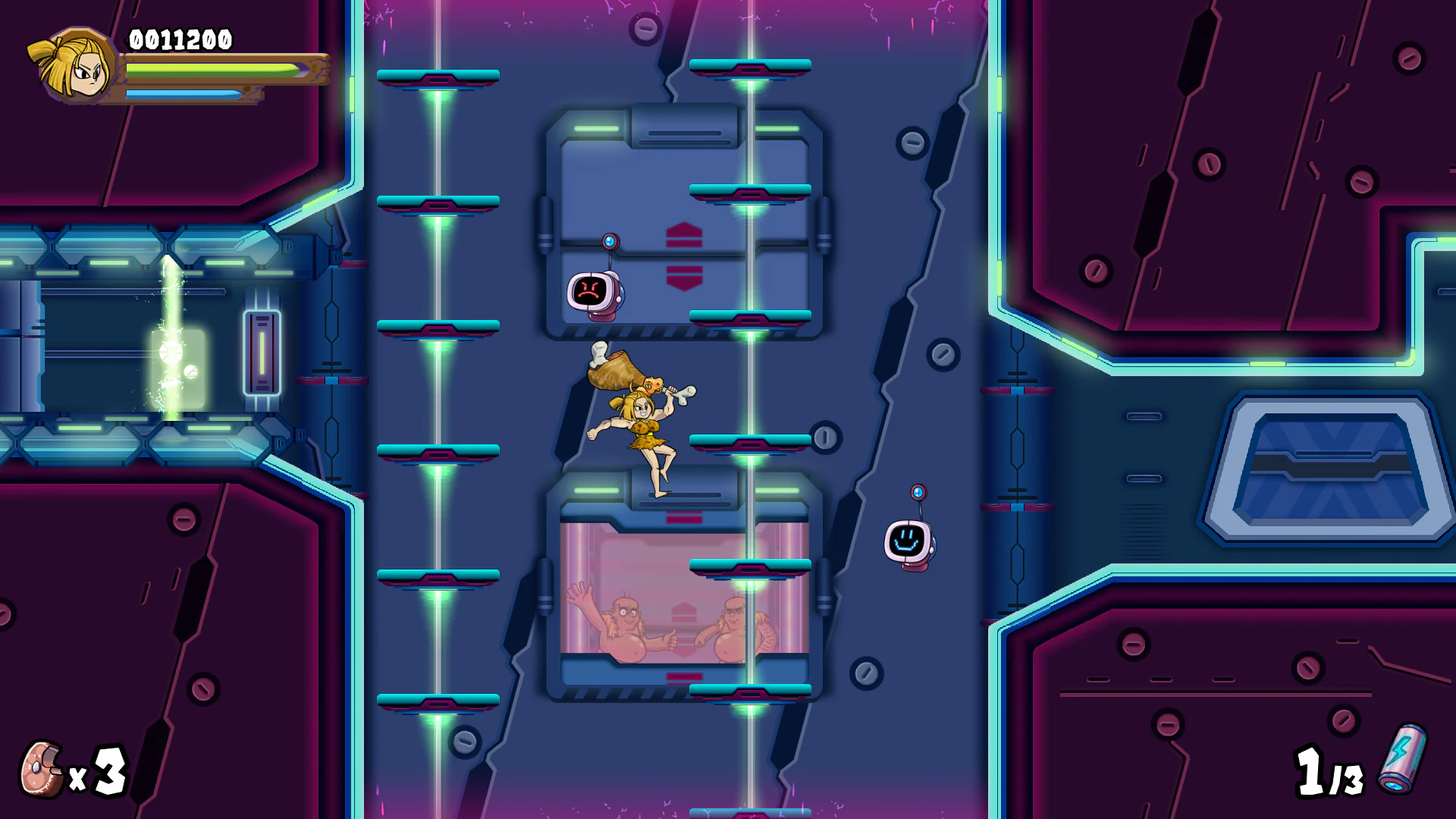Screen dimensions: 1456x819
Task: Click the bone sticking from the loot sack
Action: [598, 353]
